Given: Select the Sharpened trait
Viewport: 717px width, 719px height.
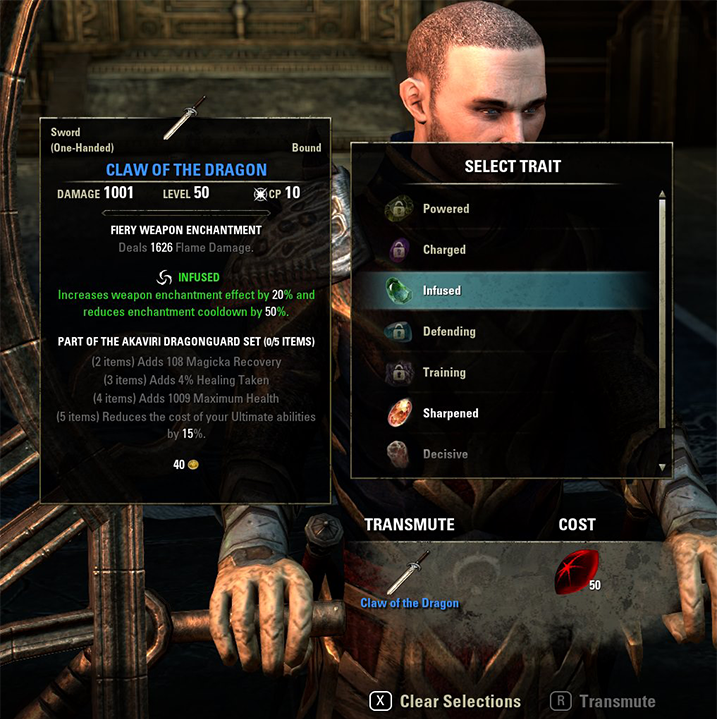Looking at the screenshot, I should click(450, 413).
